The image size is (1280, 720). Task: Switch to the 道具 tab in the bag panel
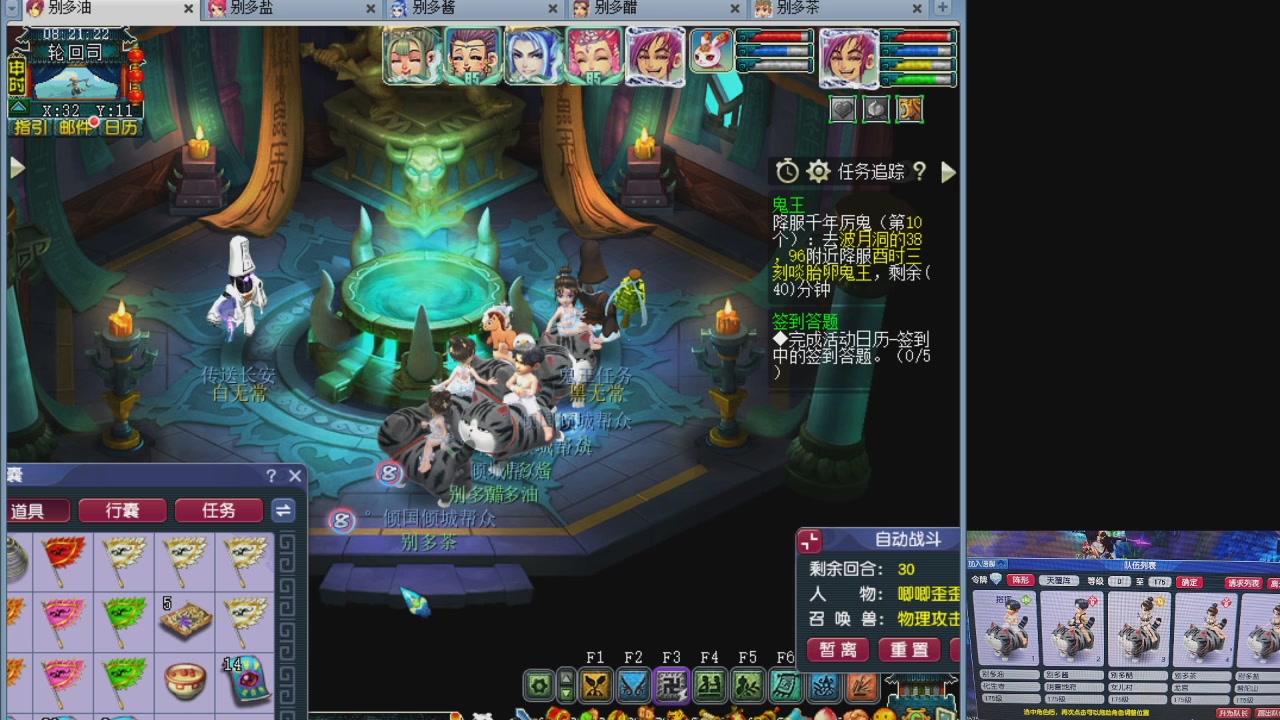(38, 510)
